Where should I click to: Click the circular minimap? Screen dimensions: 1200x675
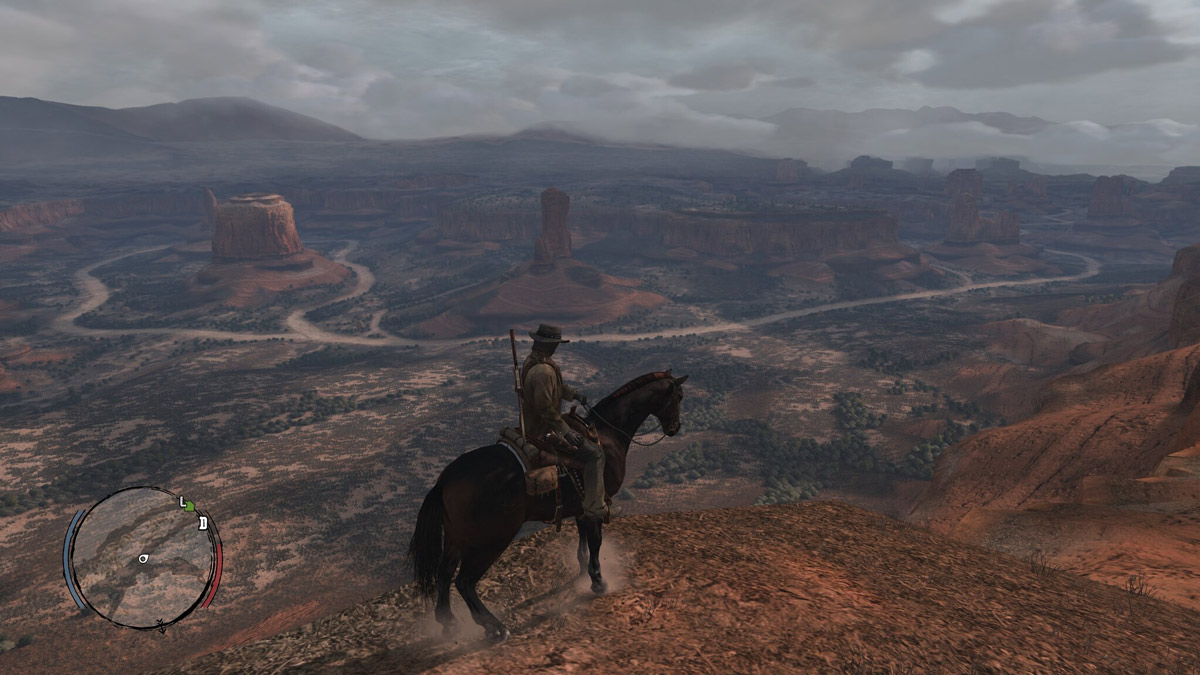click(x=142, y=558)
